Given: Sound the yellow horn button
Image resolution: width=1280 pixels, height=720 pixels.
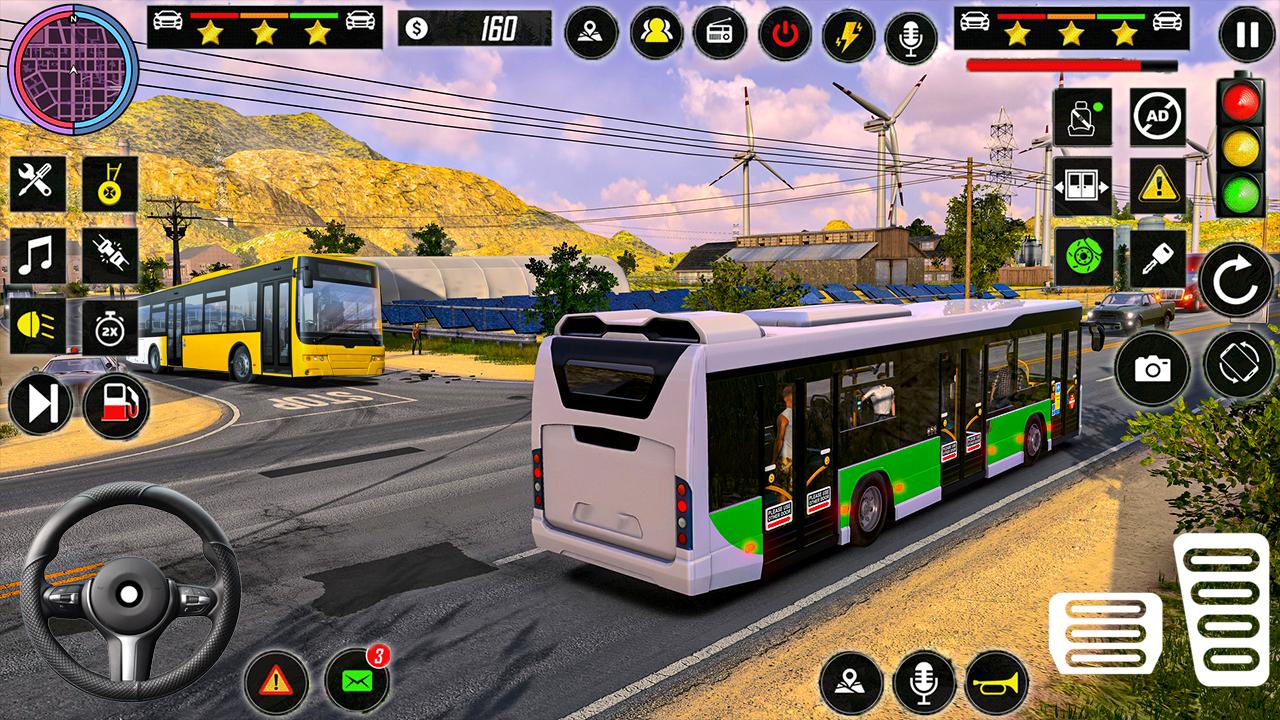Looking at the screenshot, I should pos(997,683).
